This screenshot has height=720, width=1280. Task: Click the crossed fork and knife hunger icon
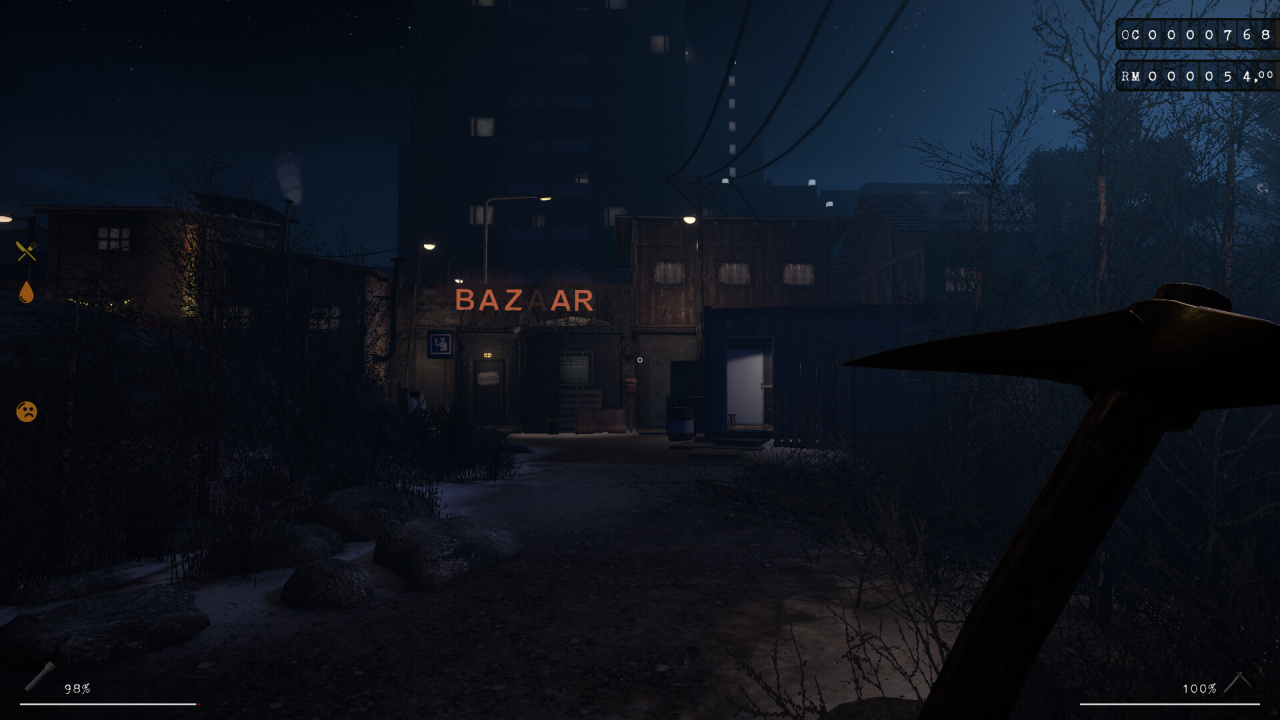pyautogui.click(x=26, y=252)
